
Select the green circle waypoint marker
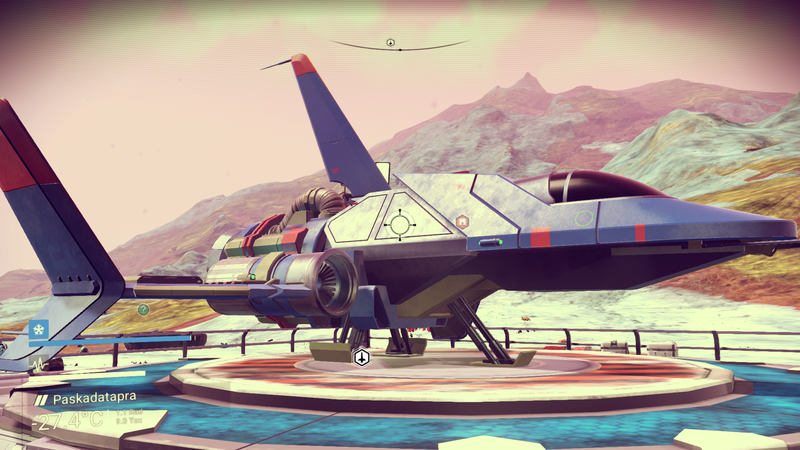coord(583,217)
